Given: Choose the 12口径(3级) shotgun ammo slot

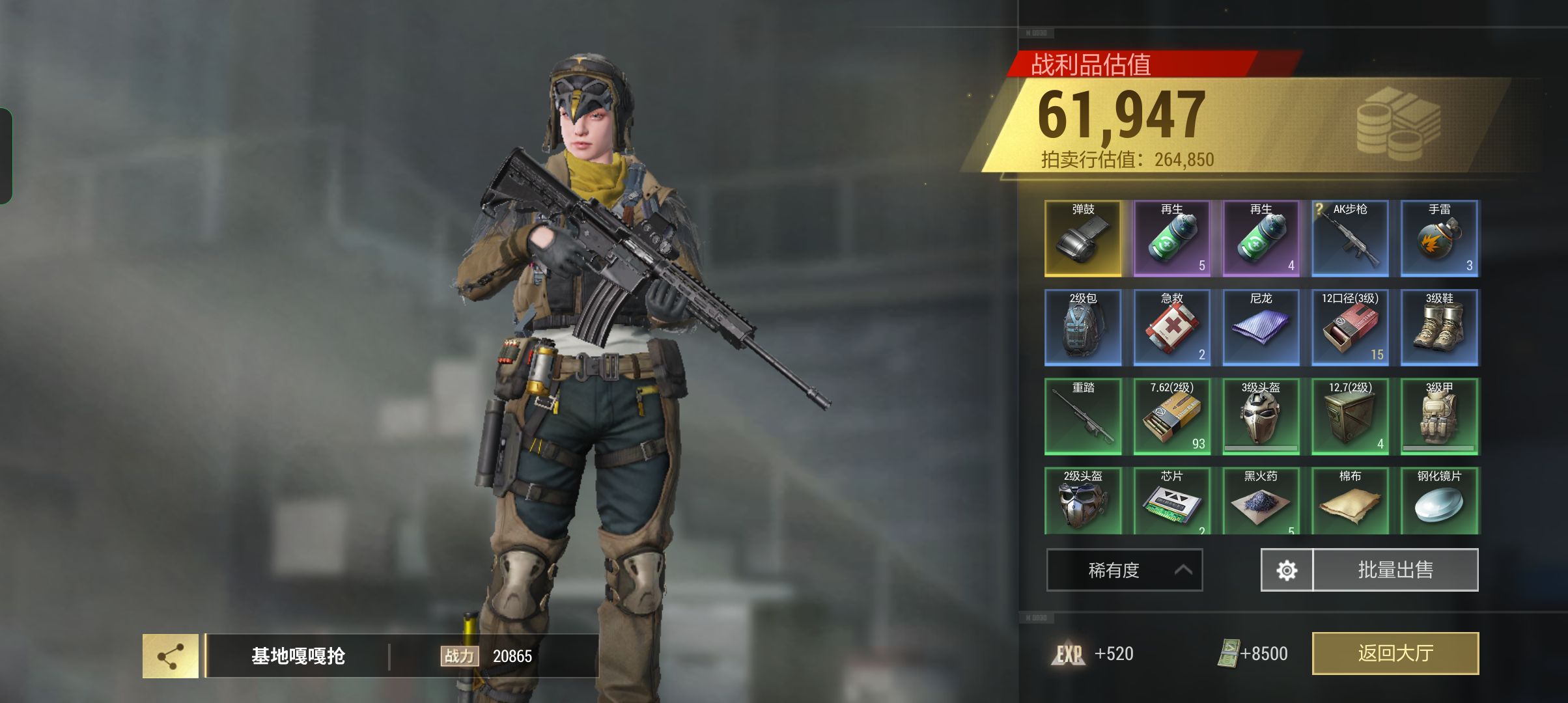Looking at the screenshot, I should tap(1350, 327).
